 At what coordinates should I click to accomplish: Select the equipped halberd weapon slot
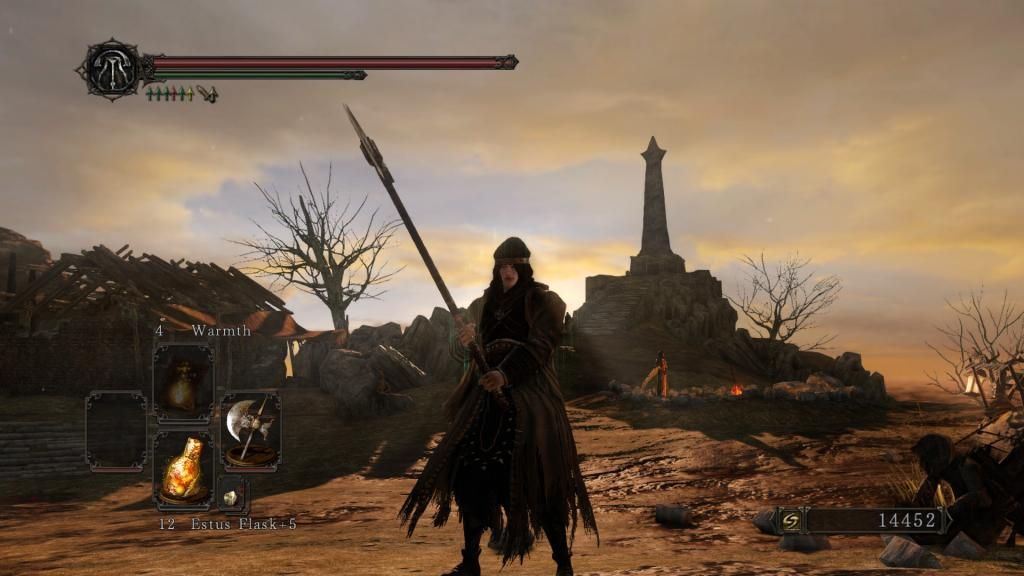(250, 430)
